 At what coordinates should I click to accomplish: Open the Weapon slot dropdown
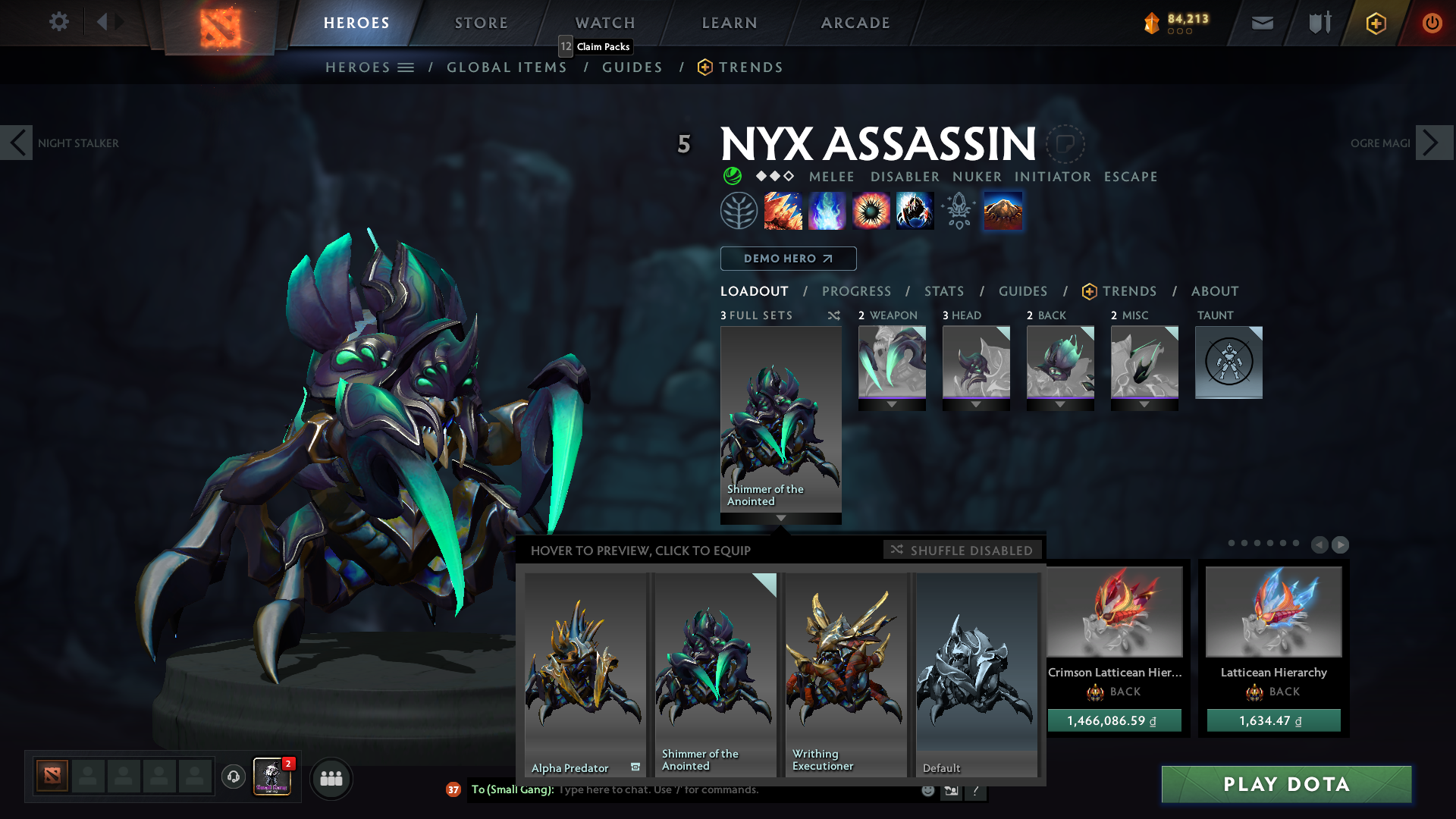click(x=892, y=405)
